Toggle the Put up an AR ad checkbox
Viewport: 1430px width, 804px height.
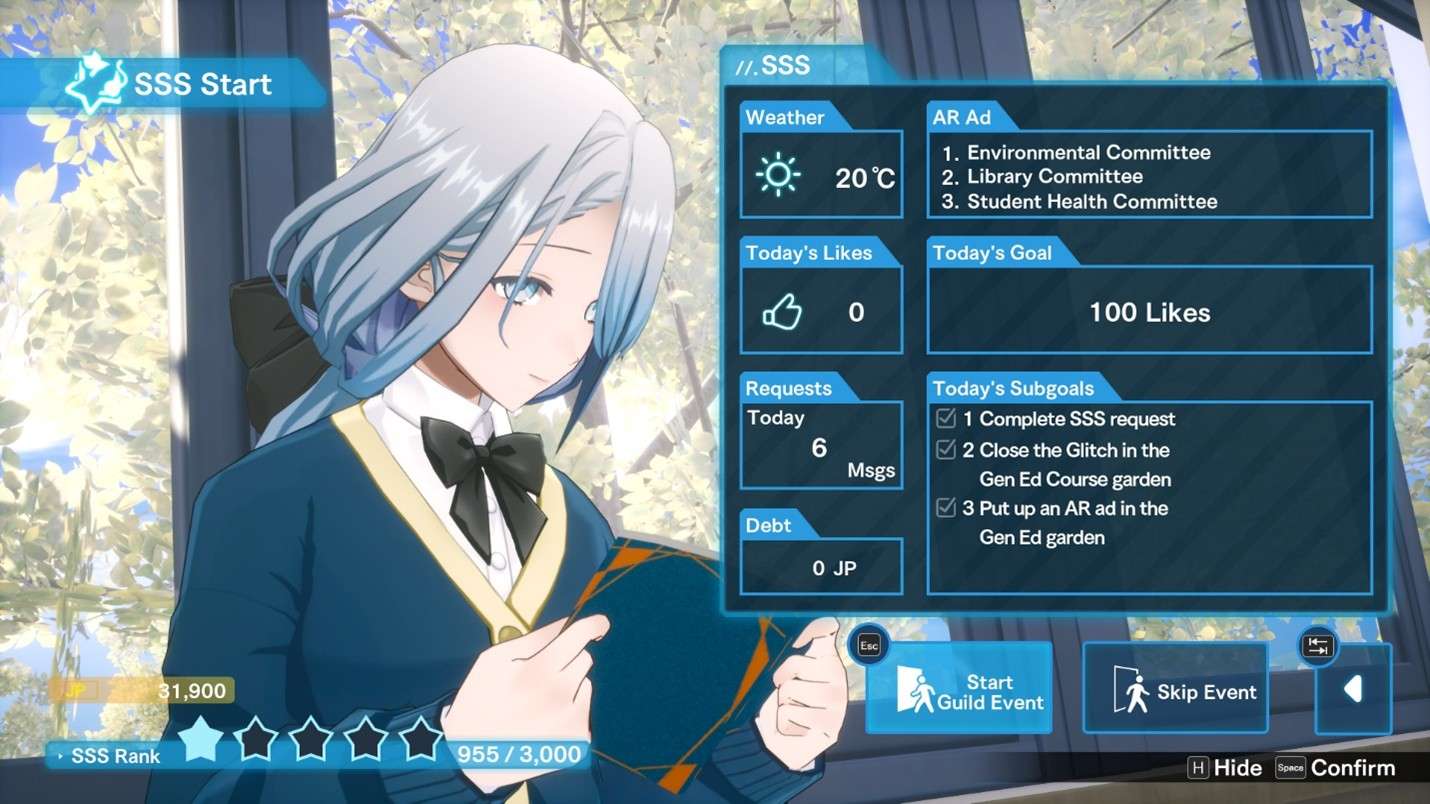click(x=945, y=508)
